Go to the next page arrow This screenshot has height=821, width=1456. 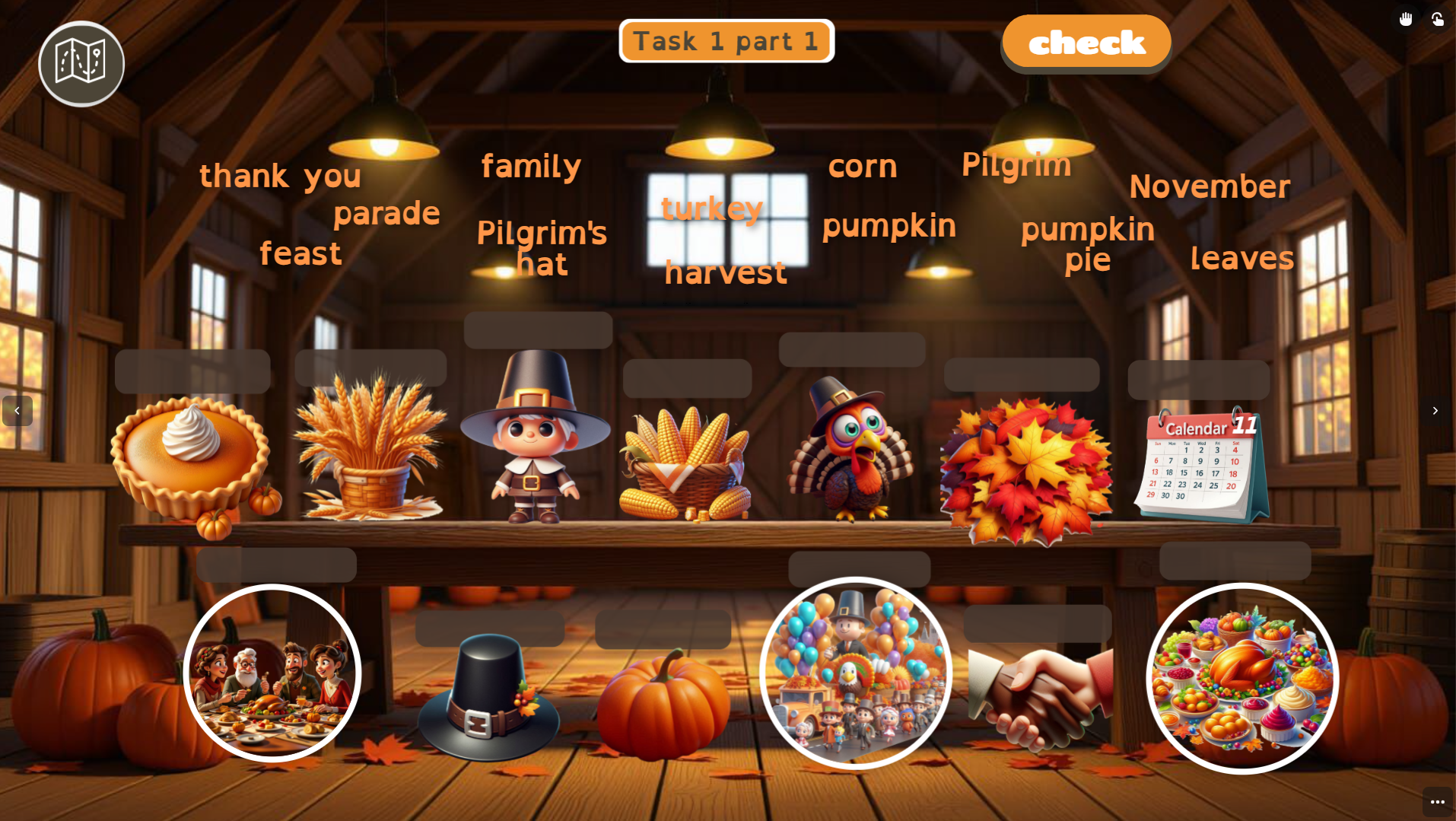[1435, 411]
